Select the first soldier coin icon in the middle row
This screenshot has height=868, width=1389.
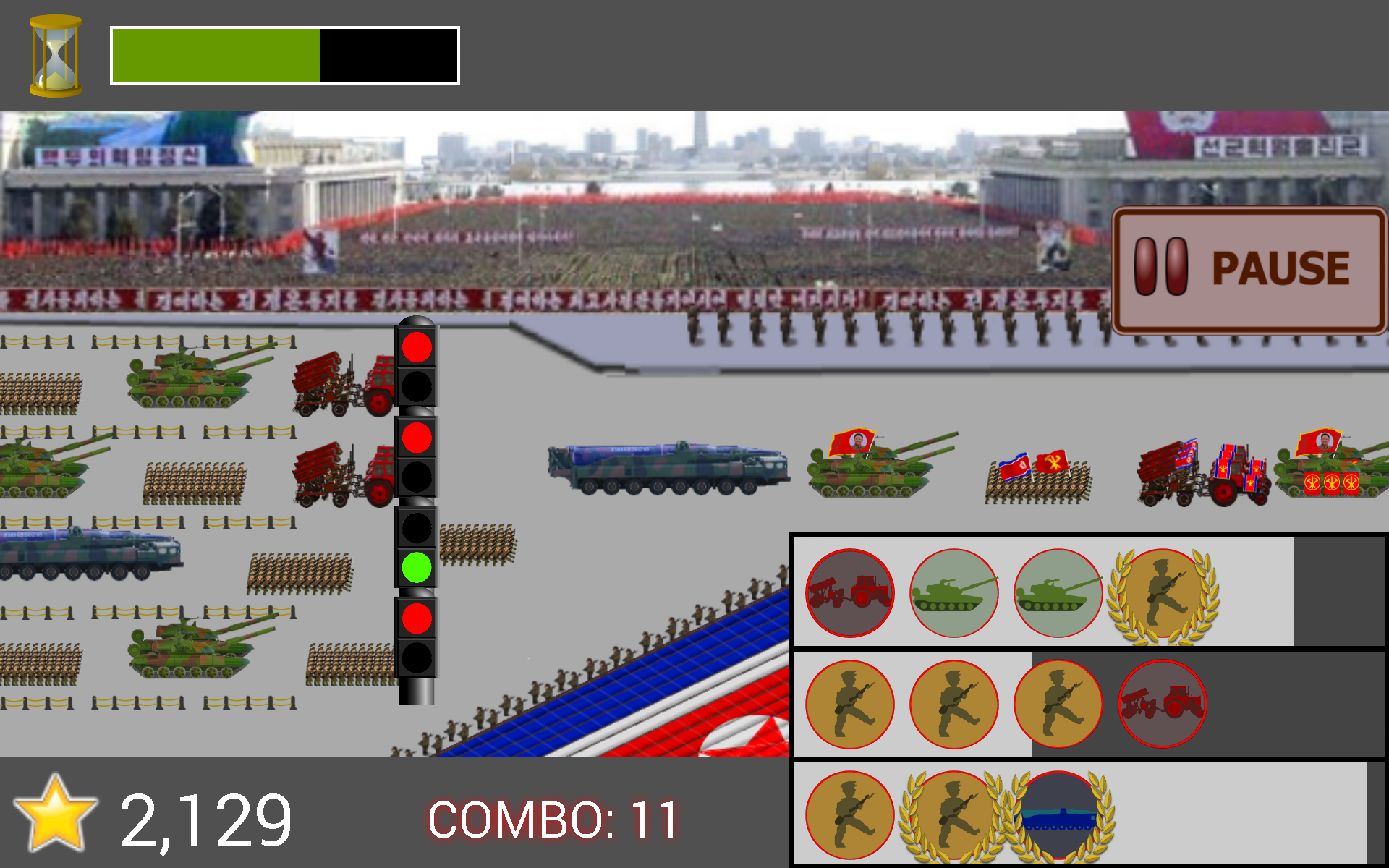tap(851, 704)
